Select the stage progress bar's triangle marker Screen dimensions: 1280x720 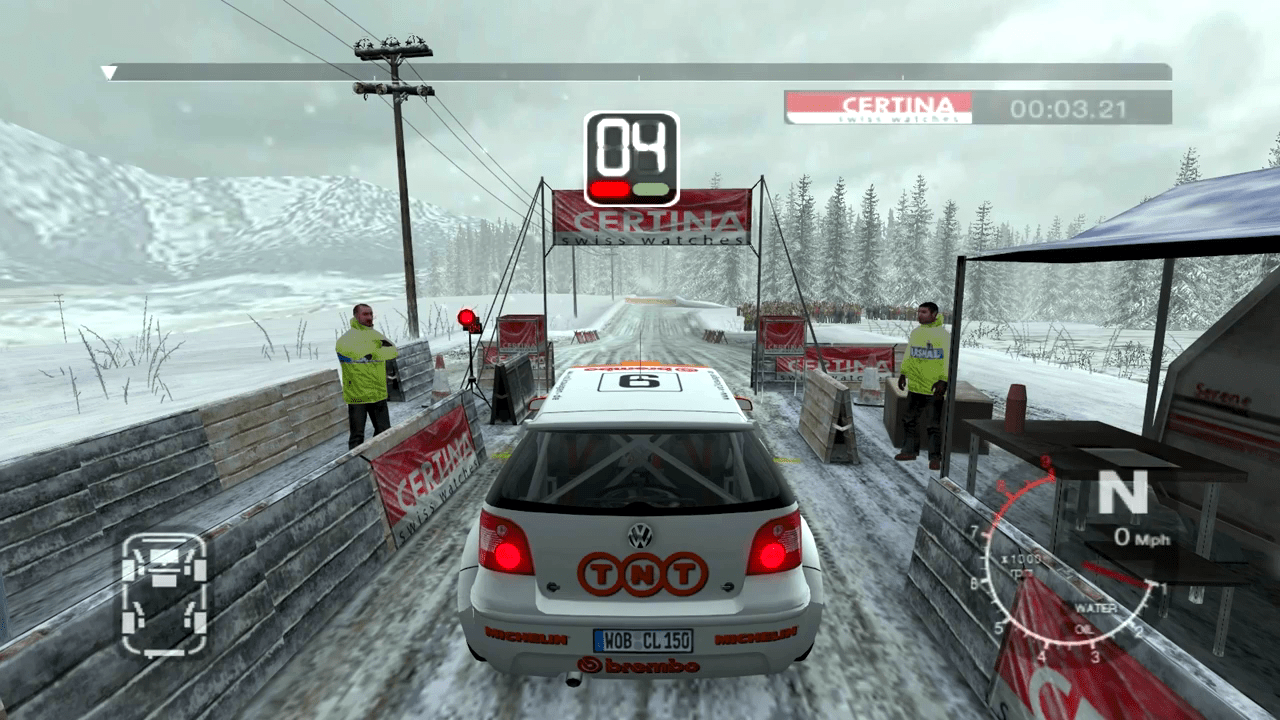click(109, 72)
